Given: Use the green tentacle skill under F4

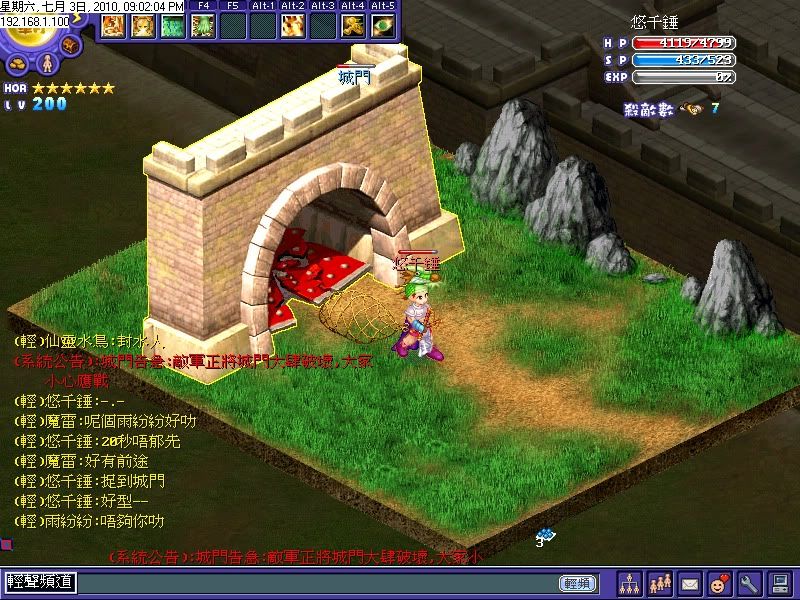Looking at the screenshot, I should point(203,26).
